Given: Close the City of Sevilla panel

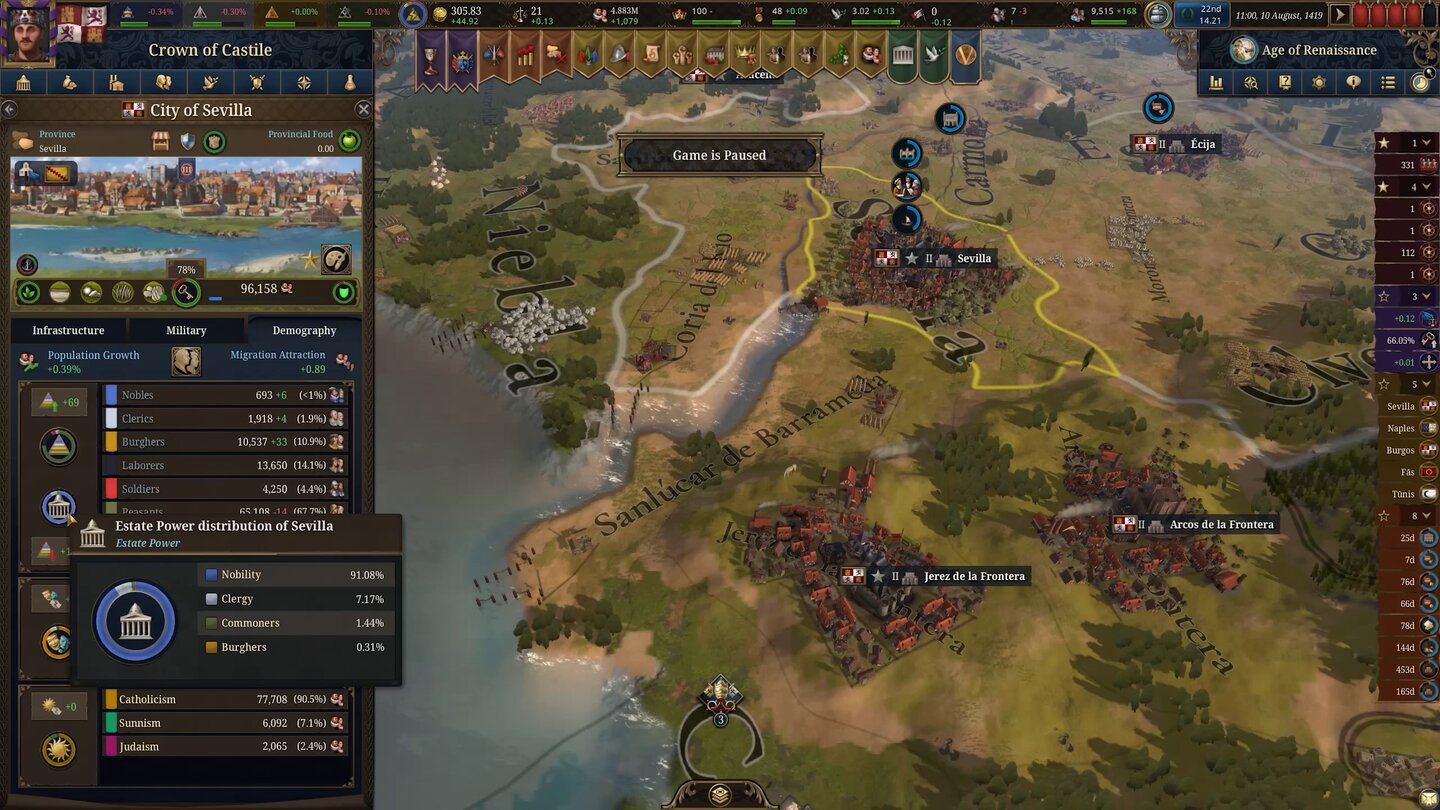Looking at the screenshot, I should tap(363, 110).
